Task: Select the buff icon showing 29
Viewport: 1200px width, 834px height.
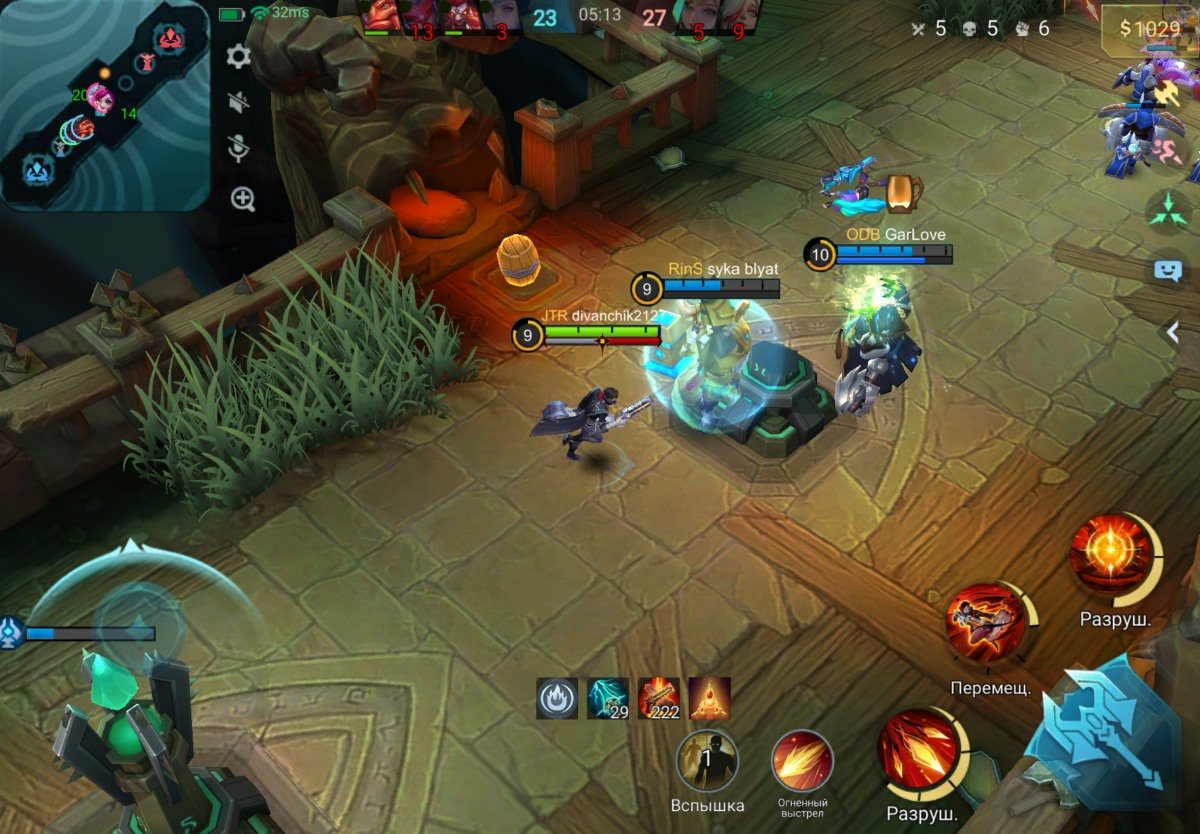Action: 608,698
